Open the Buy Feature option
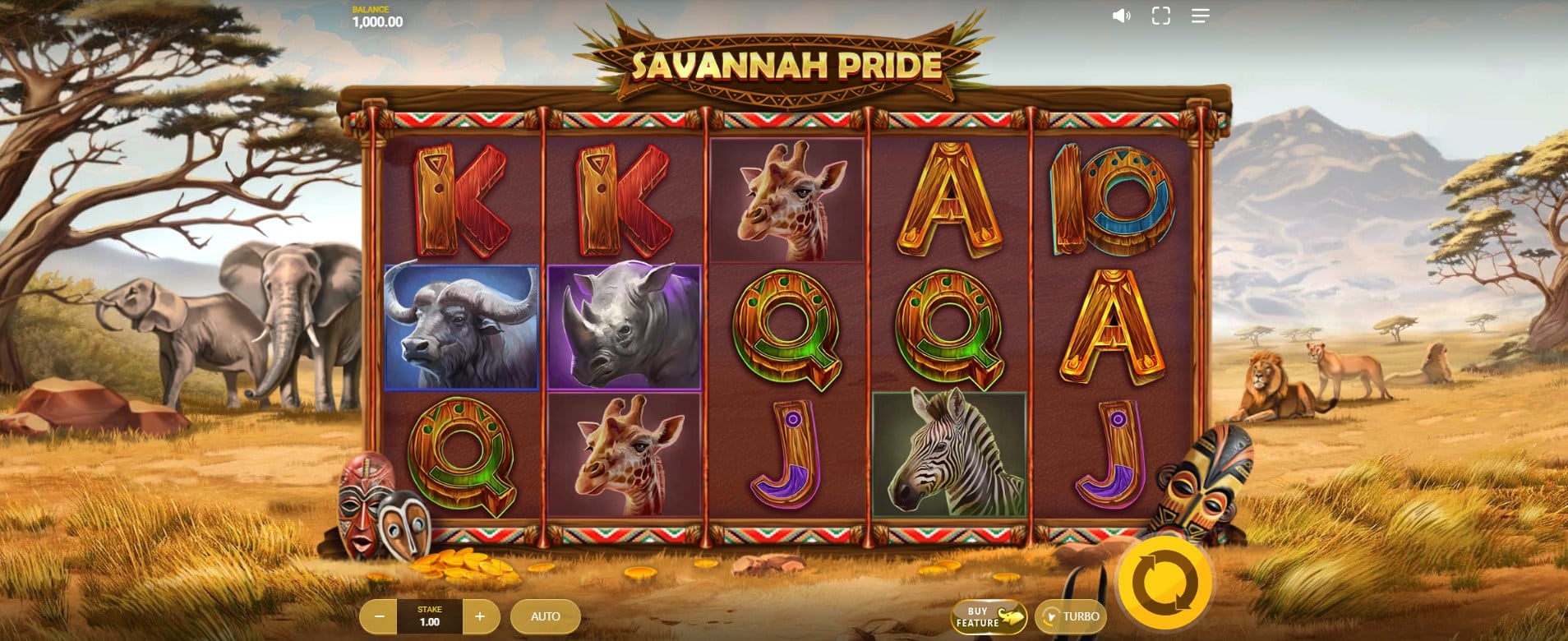 pos(989,617)
